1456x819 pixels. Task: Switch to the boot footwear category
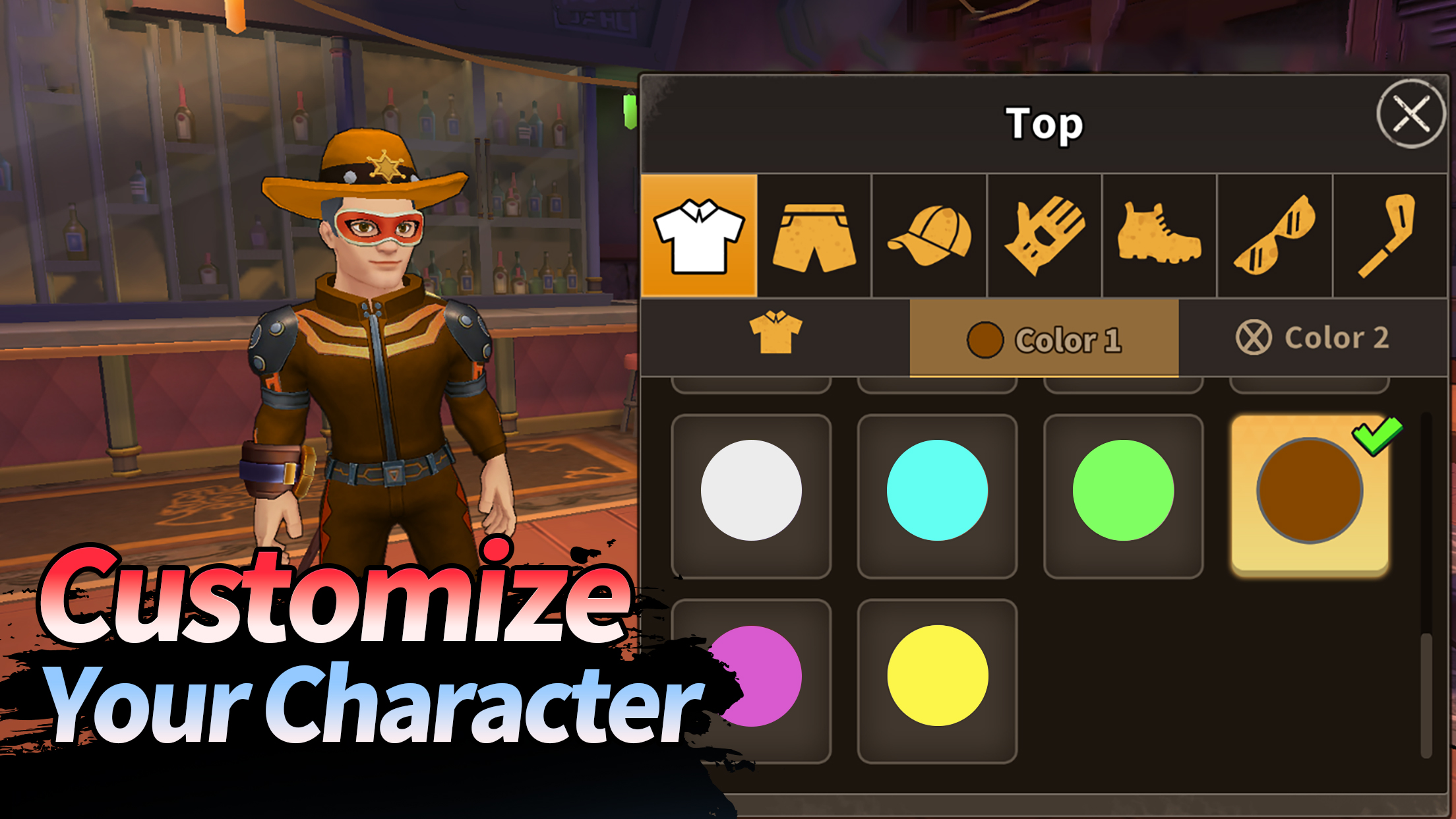[x=1159, y=236]
